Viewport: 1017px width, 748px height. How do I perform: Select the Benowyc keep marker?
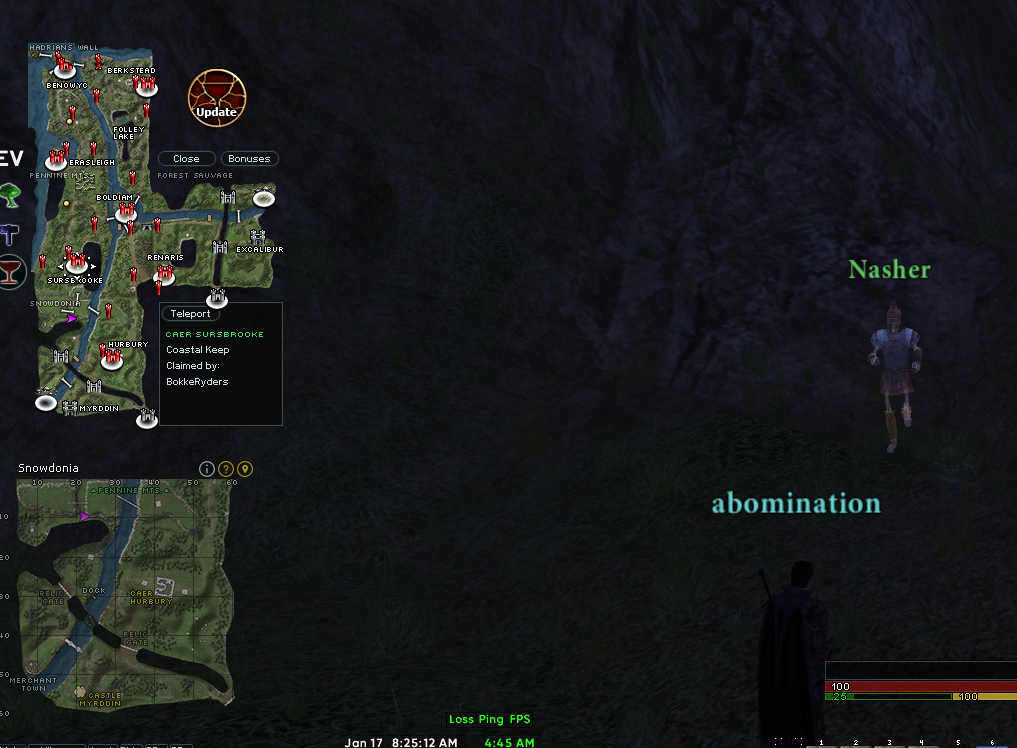pyautogui.click(x=65, y=68)
